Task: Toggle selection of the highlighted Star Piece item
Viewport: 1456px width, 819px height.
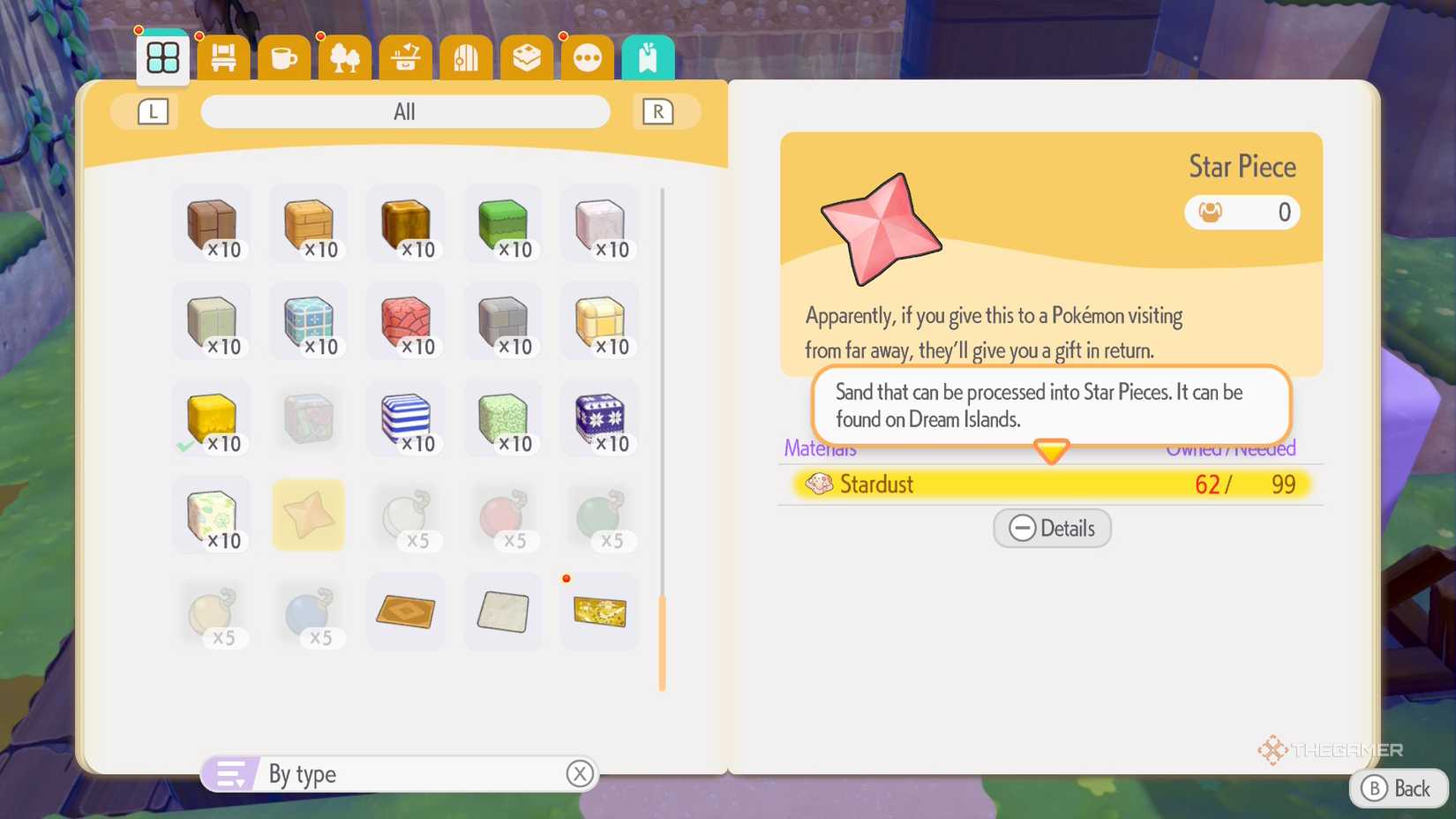Action: pyautogui.click(x=308, y=515)
